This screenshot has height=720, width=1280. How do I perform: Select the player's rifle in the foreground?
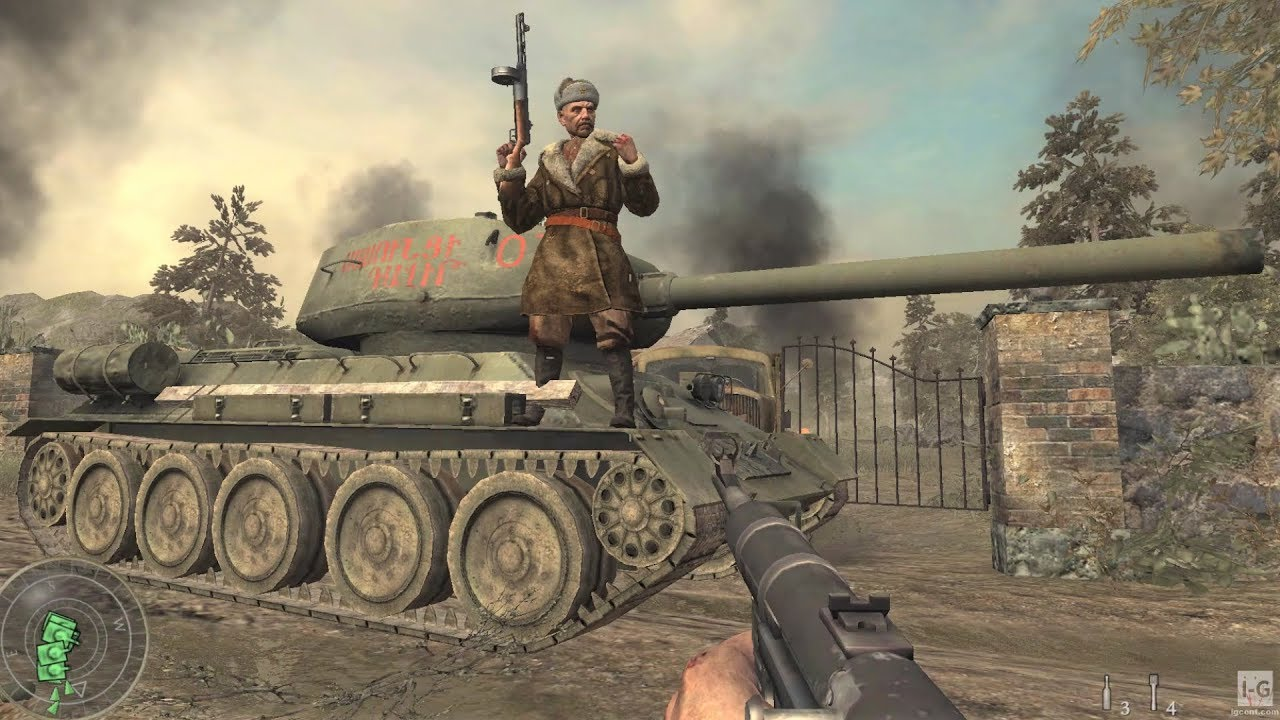800,600
